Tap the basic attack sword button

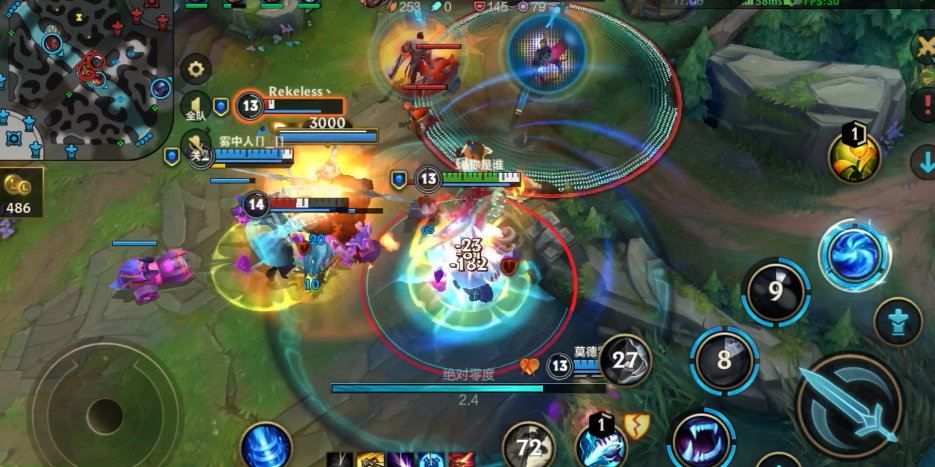click(849, 404)
